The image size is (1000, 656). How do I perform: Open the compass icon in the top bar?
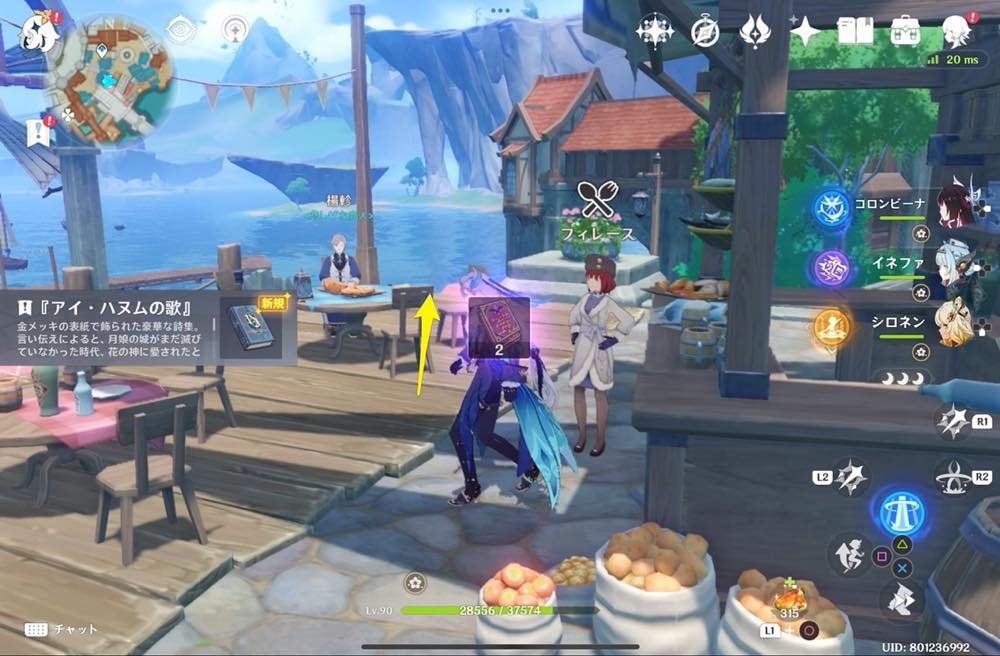(705, 32)
